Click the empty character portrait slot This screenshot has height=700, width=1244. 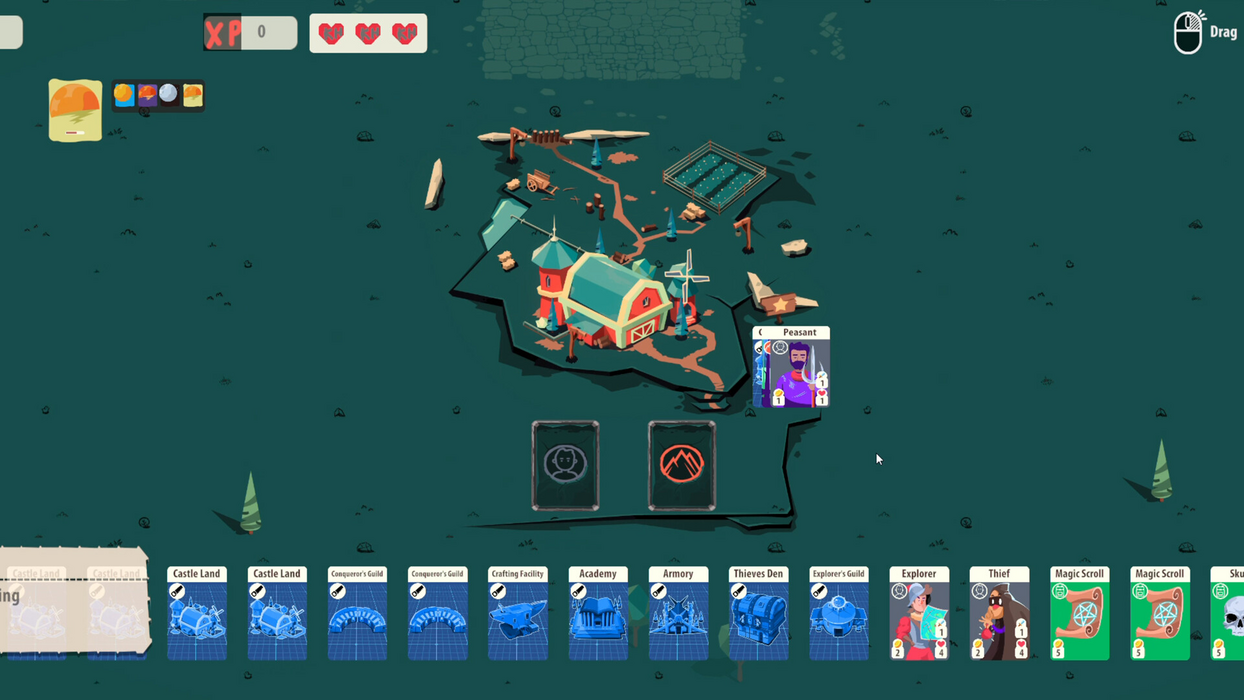[565, 465]
